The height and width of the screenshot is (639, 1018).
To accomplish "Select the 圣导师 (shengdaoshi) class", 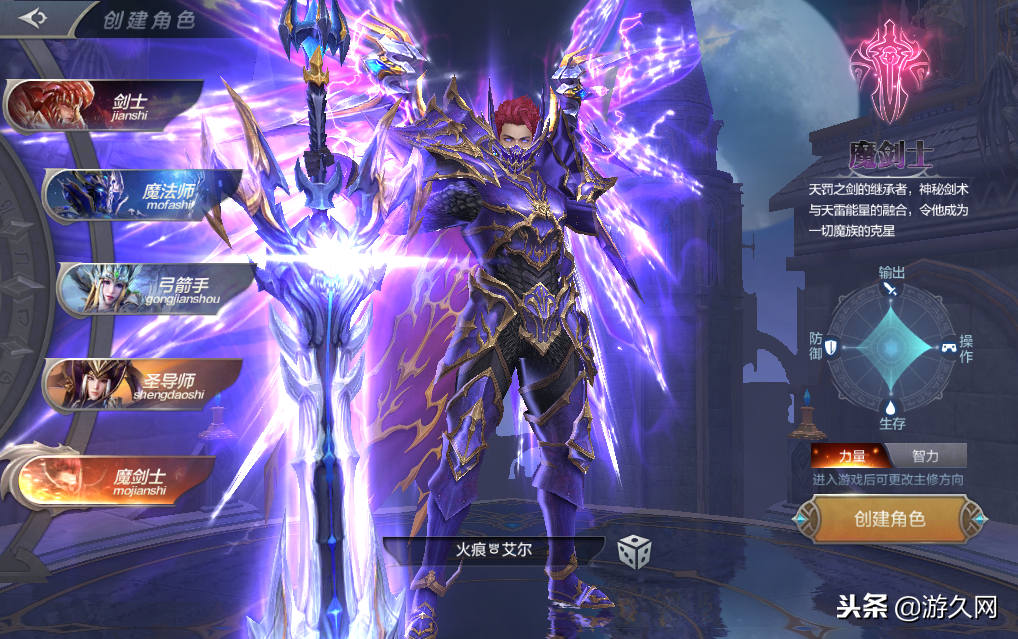I will [x=145, y=384].
